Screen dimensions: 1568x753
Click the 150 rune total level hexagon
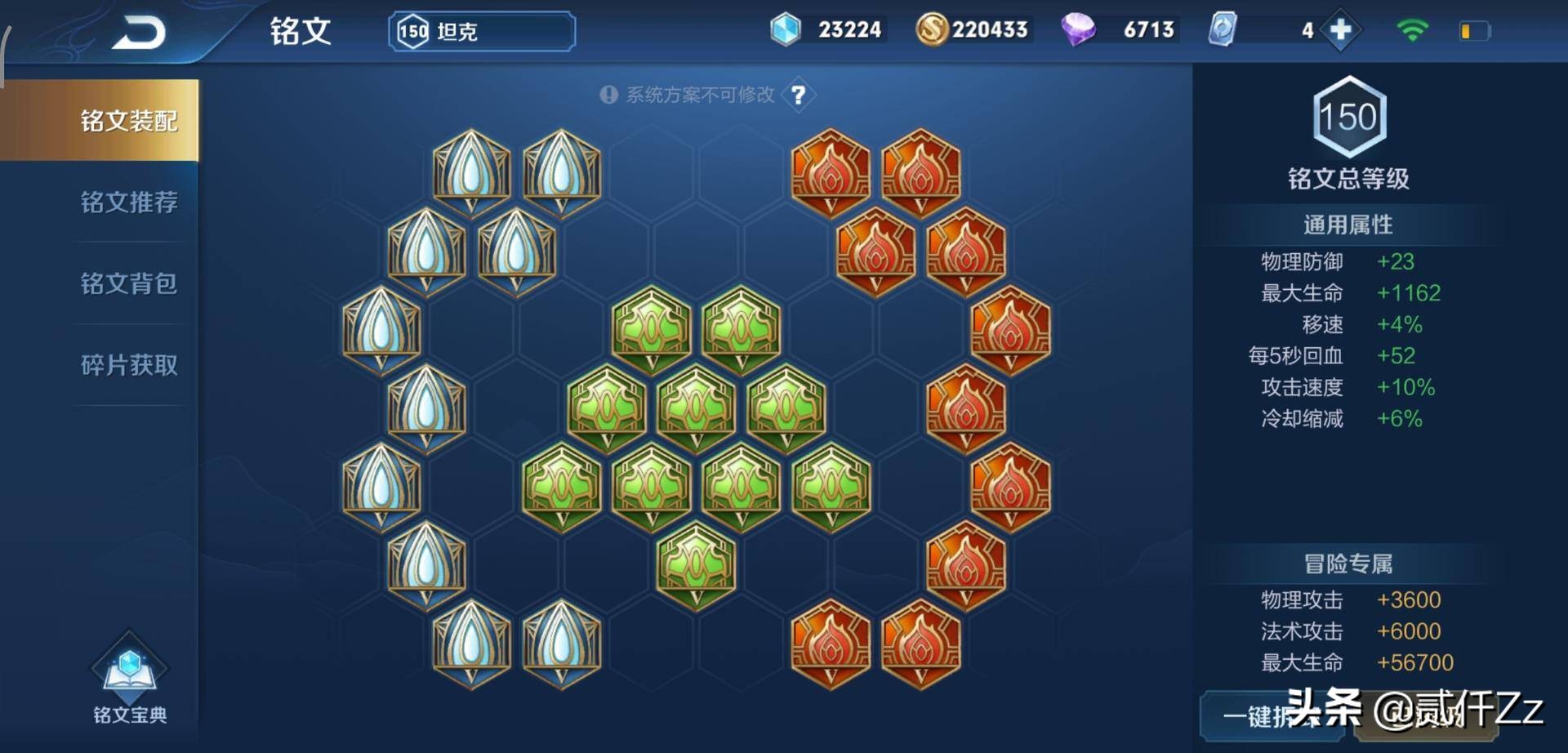point(1349,117)
